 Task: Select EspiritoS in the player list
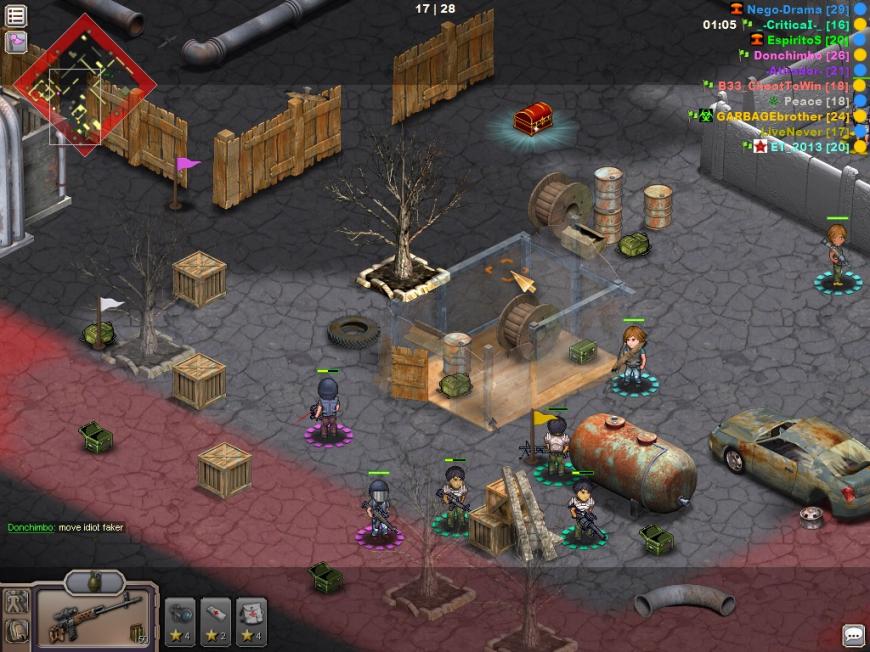pyautogui.click(x=794, y=40)
